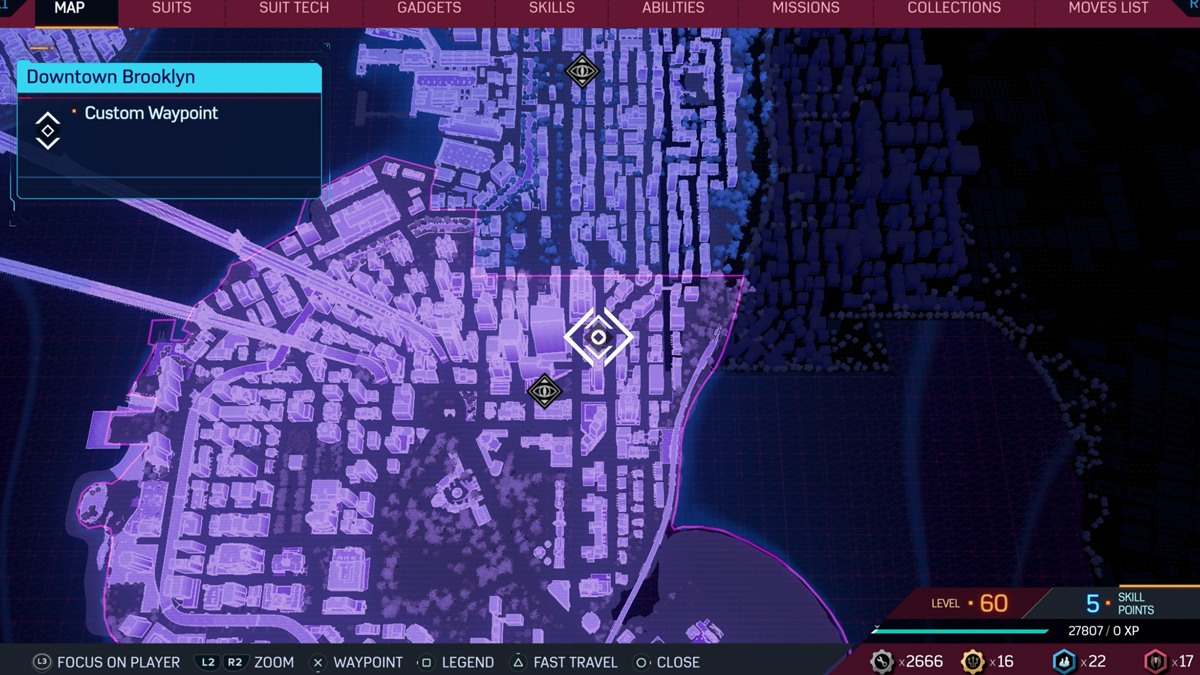Show the Abilities tab
The height and width of the screenshot is (675, 1200).
673,9
